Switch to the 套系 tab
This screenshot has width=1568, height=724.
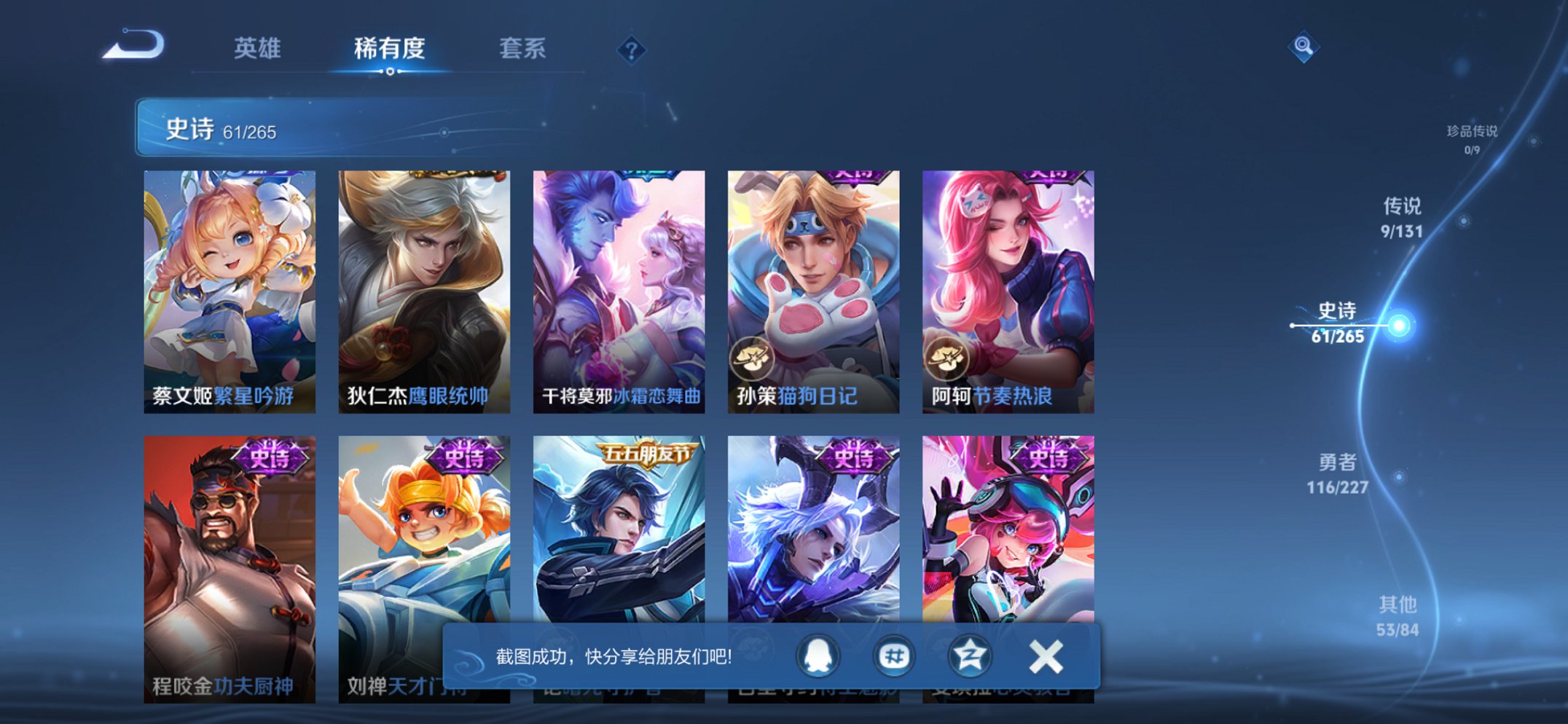pyautogui.click(x=523, y=48)
